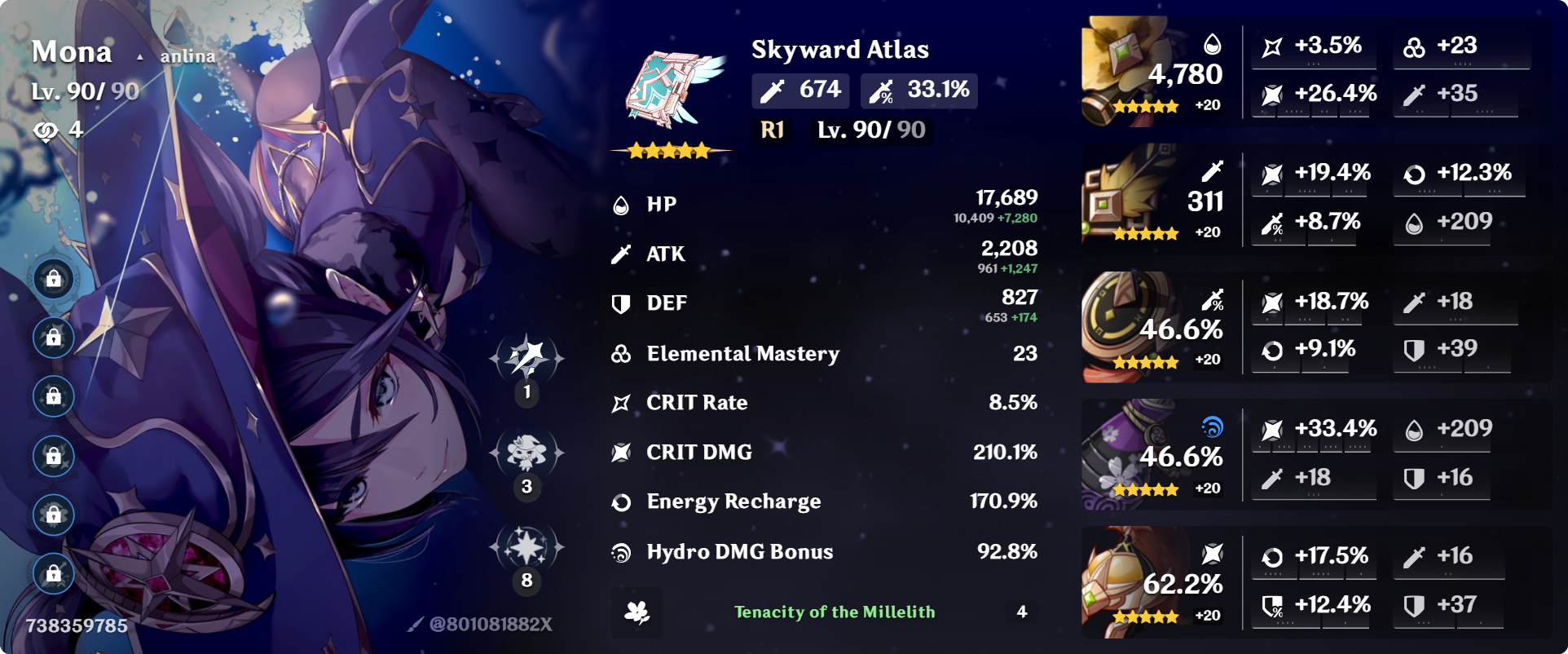Unlock the bottom padlock icon
Screen dimensions: 1568x654
[x=52, y=574]
